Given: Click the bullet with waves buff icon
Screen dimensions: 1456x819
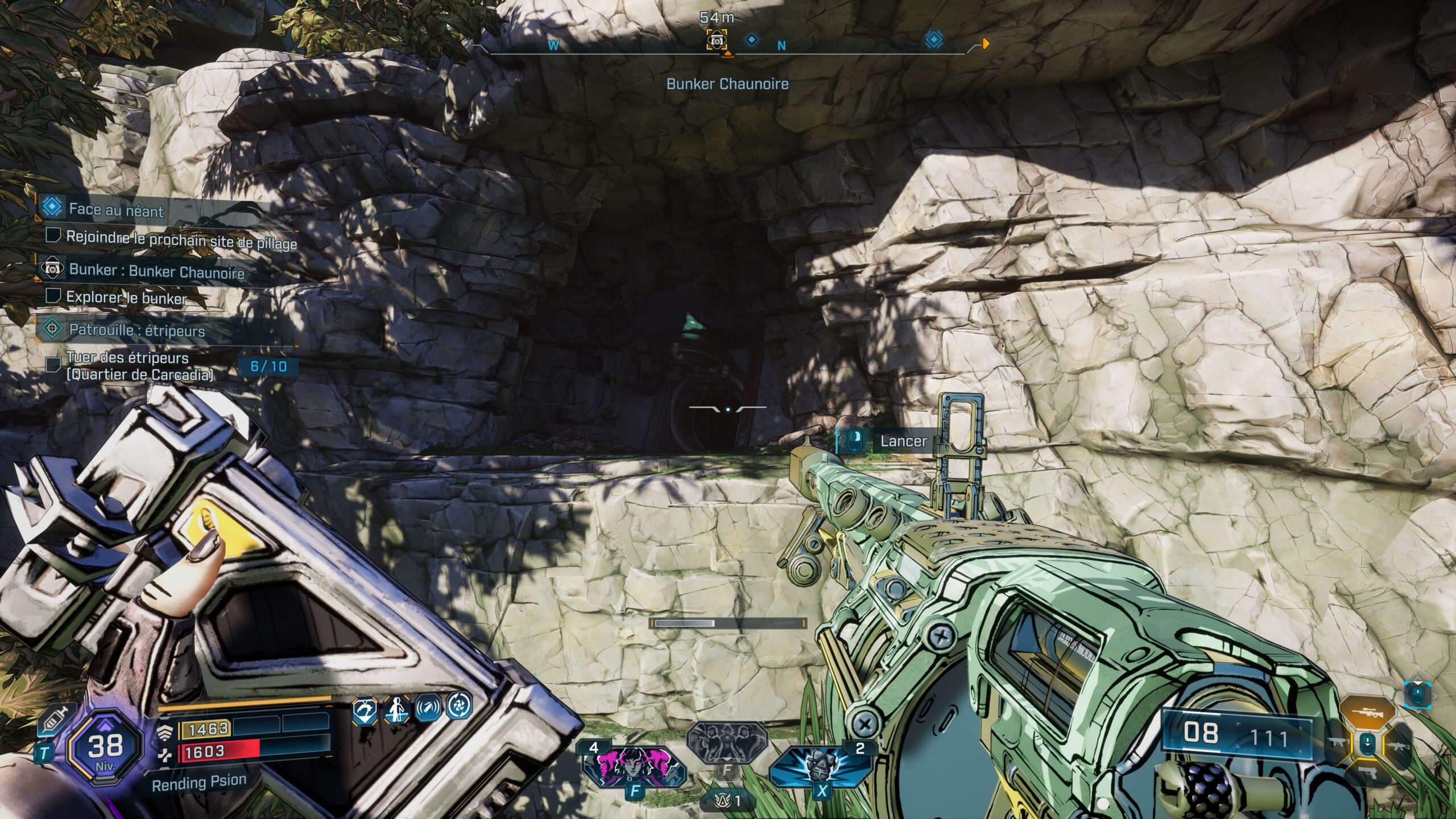Looking at the screenshot, I should (x=428, y=709).
